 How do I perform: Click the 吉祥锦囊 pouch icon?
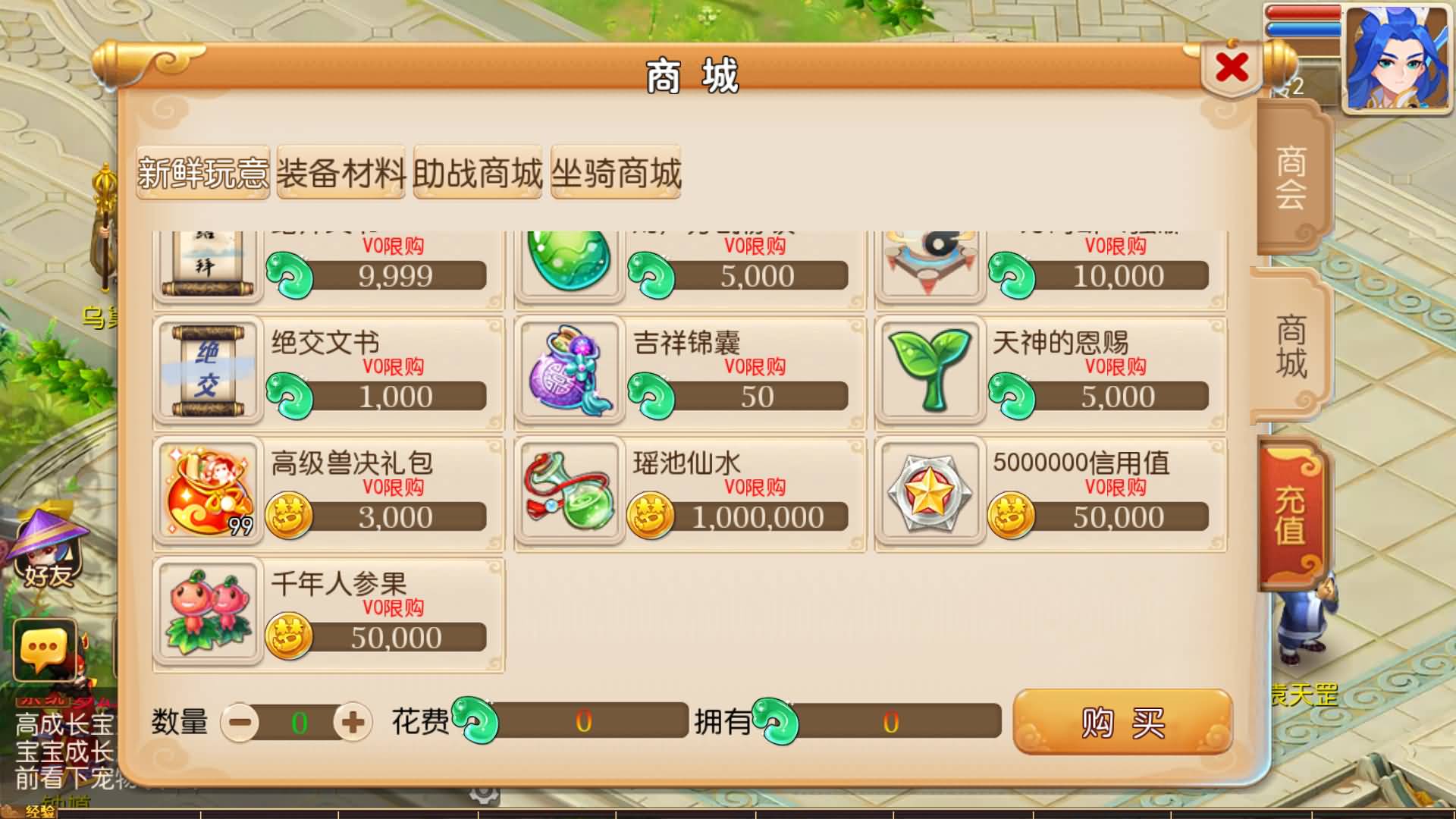pyautogui.click(x=569, y=369)
